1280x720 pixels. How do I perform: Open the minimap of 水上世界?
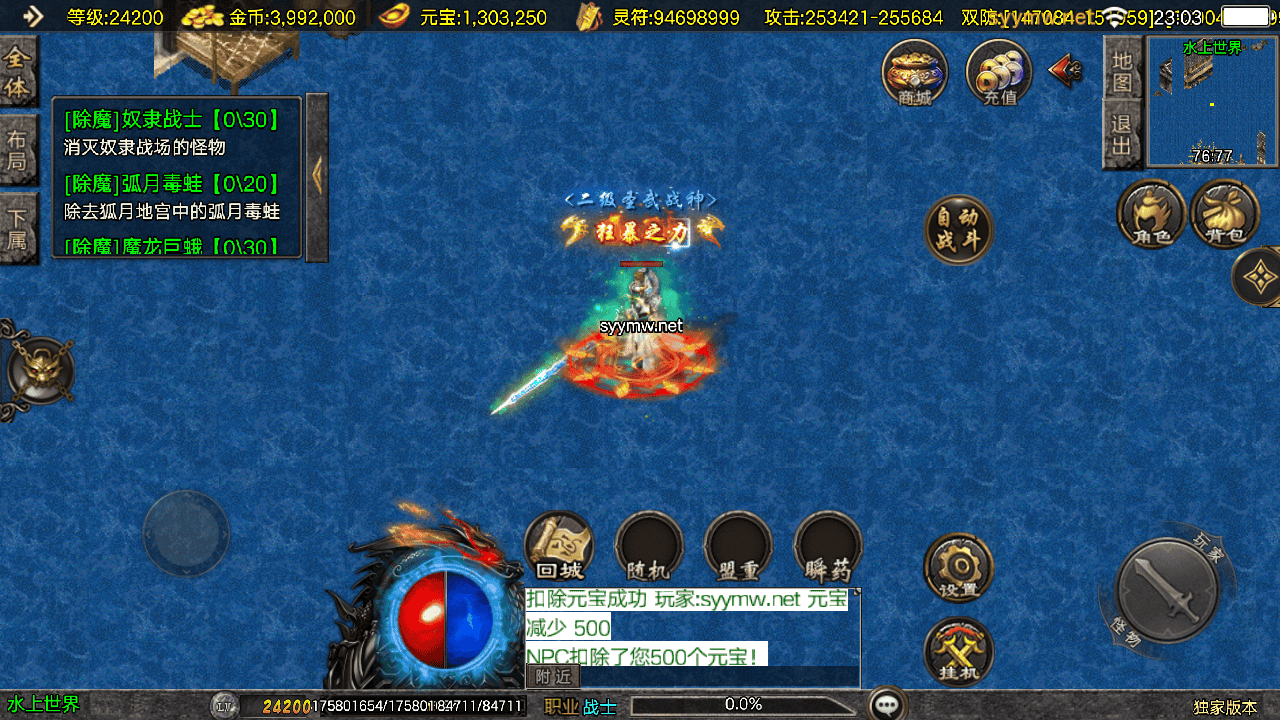(1212, 102)
